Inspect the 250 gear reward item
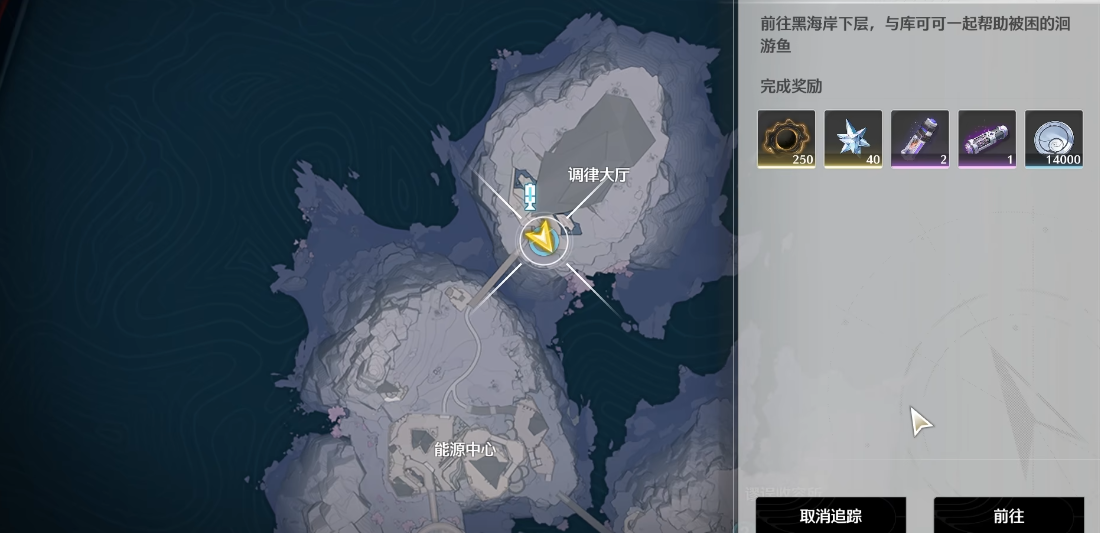Viewport: 1100px width, 533px height. click(786, 138)
